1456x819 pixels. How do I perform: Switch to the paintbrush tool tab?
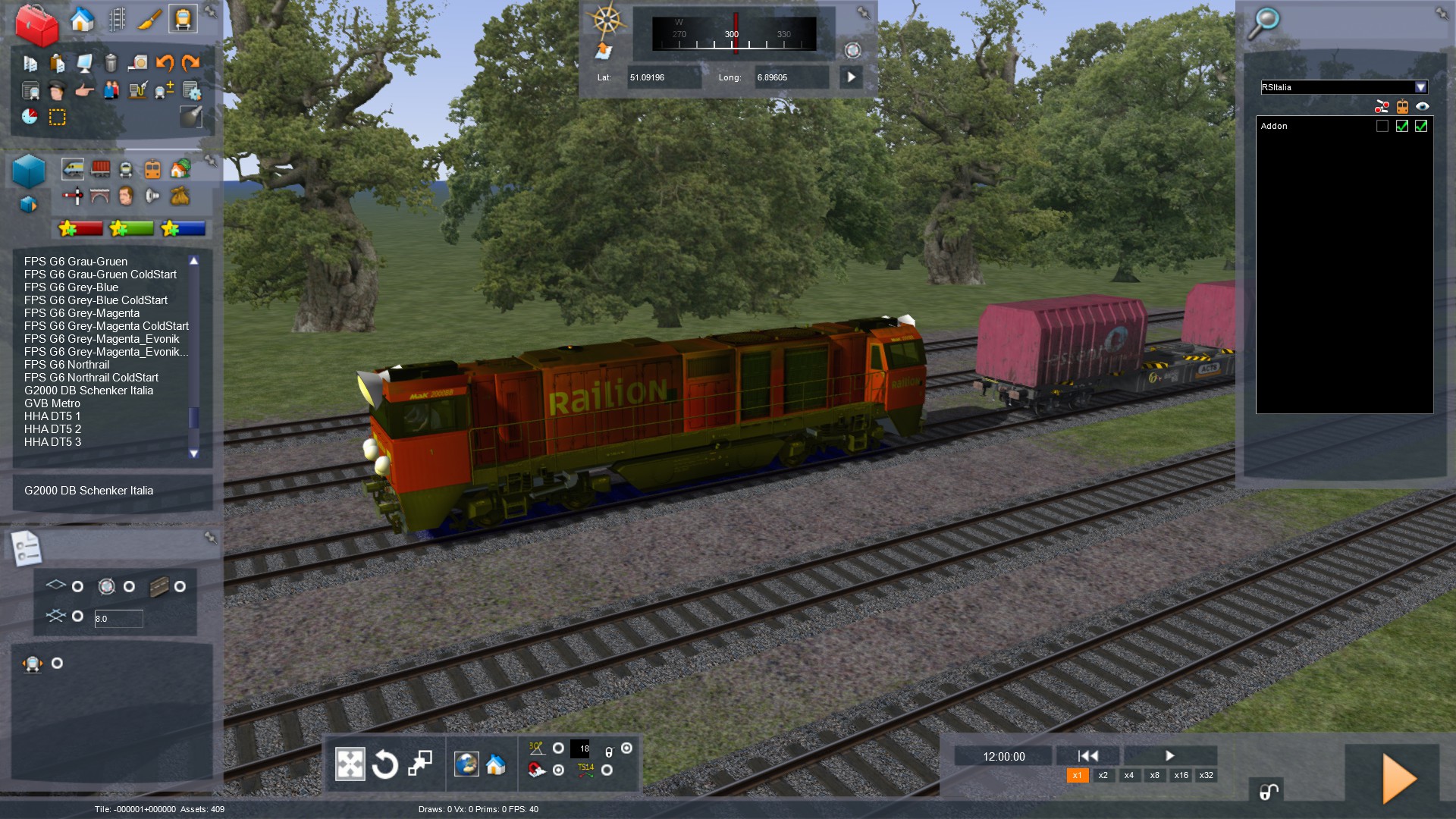tap(149, 19)
